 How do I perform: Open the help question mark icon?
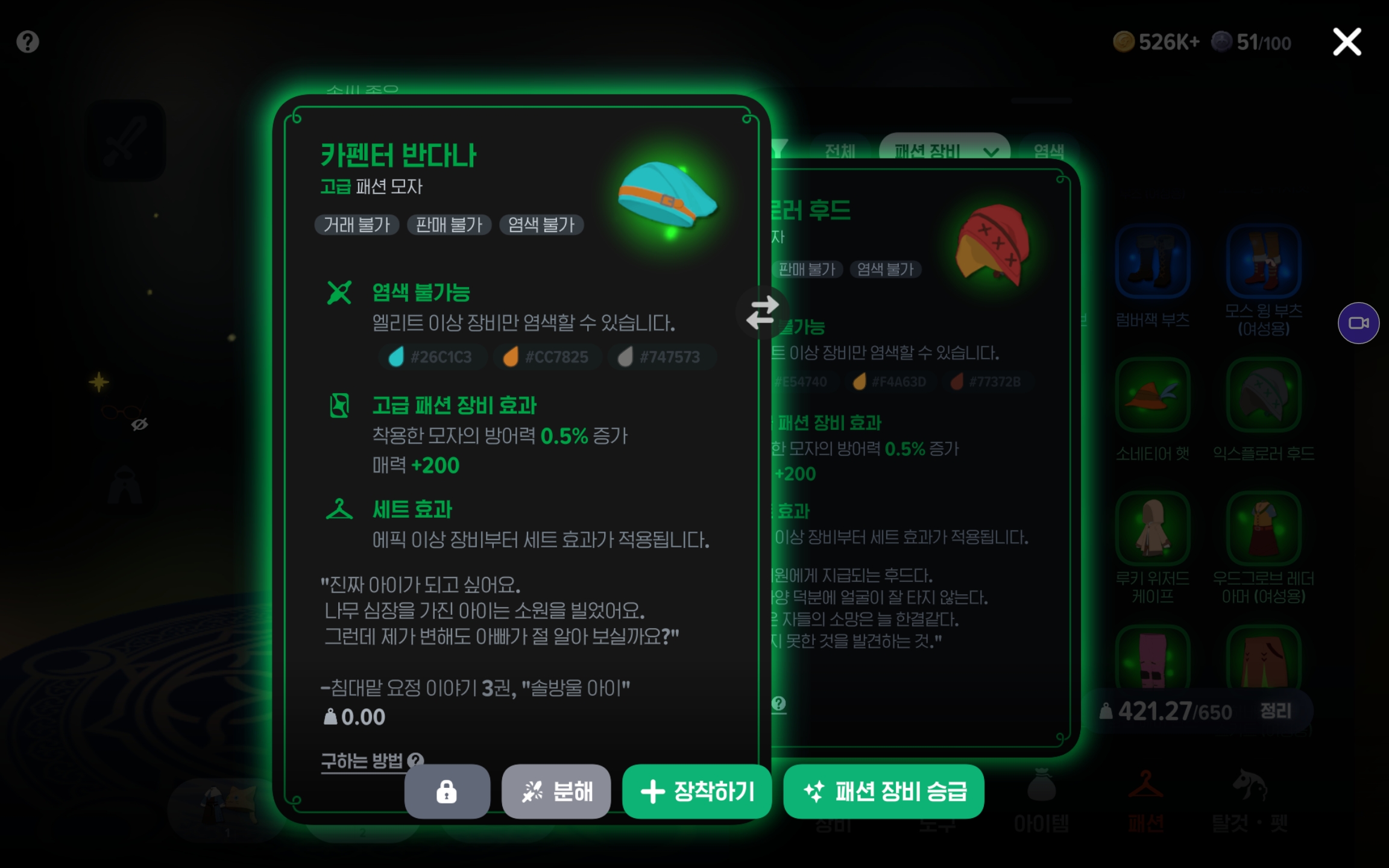pyautogui.click(x=28, y=42)
